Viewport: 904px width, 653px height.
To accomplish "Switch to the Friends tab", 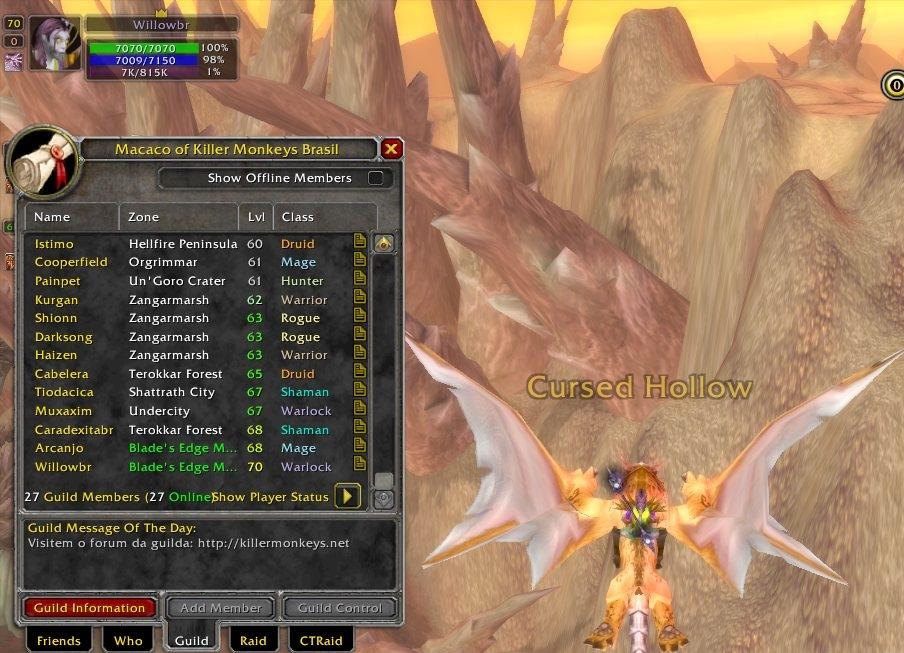I will pyautogui.click(x=58, y=640).
